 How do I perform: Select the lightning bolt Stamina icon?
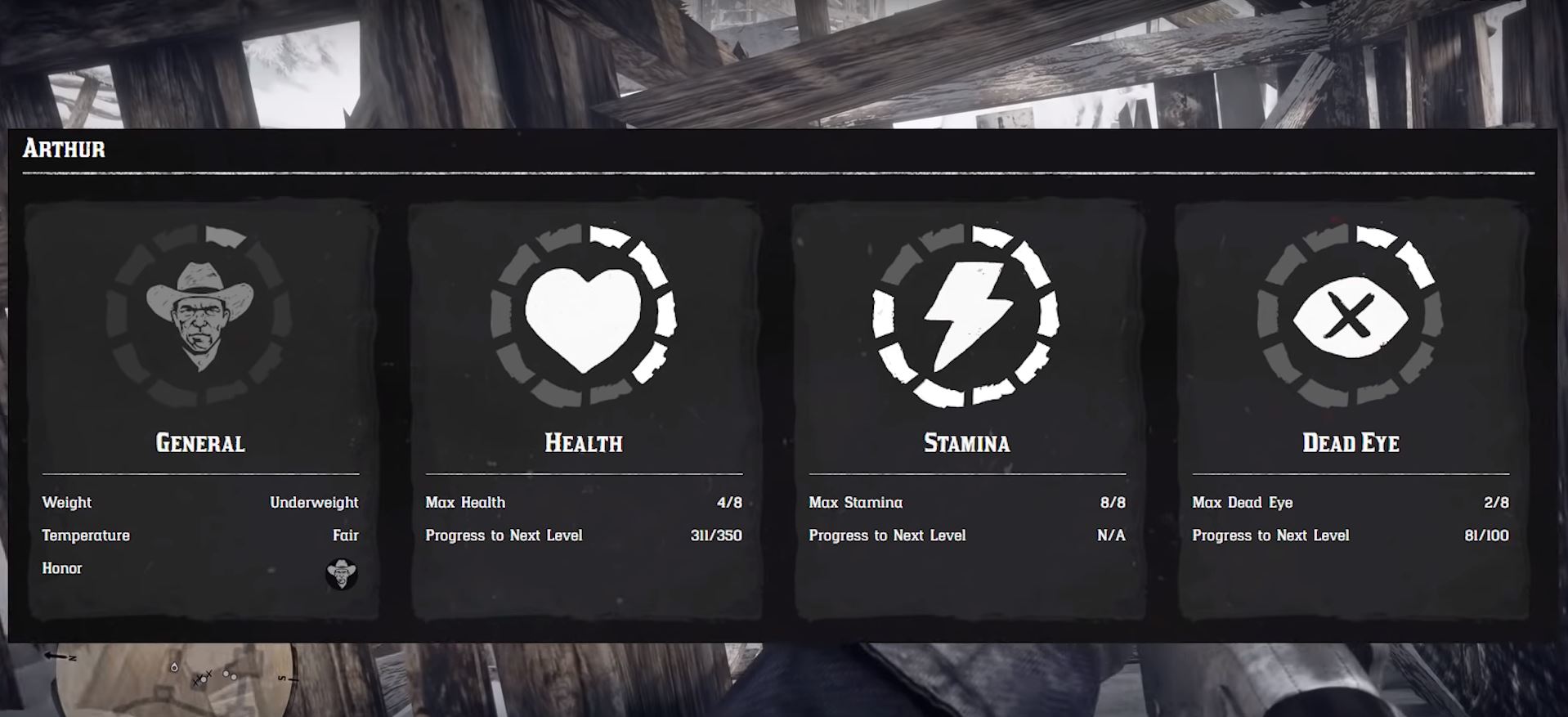click(x=967, y=313)
